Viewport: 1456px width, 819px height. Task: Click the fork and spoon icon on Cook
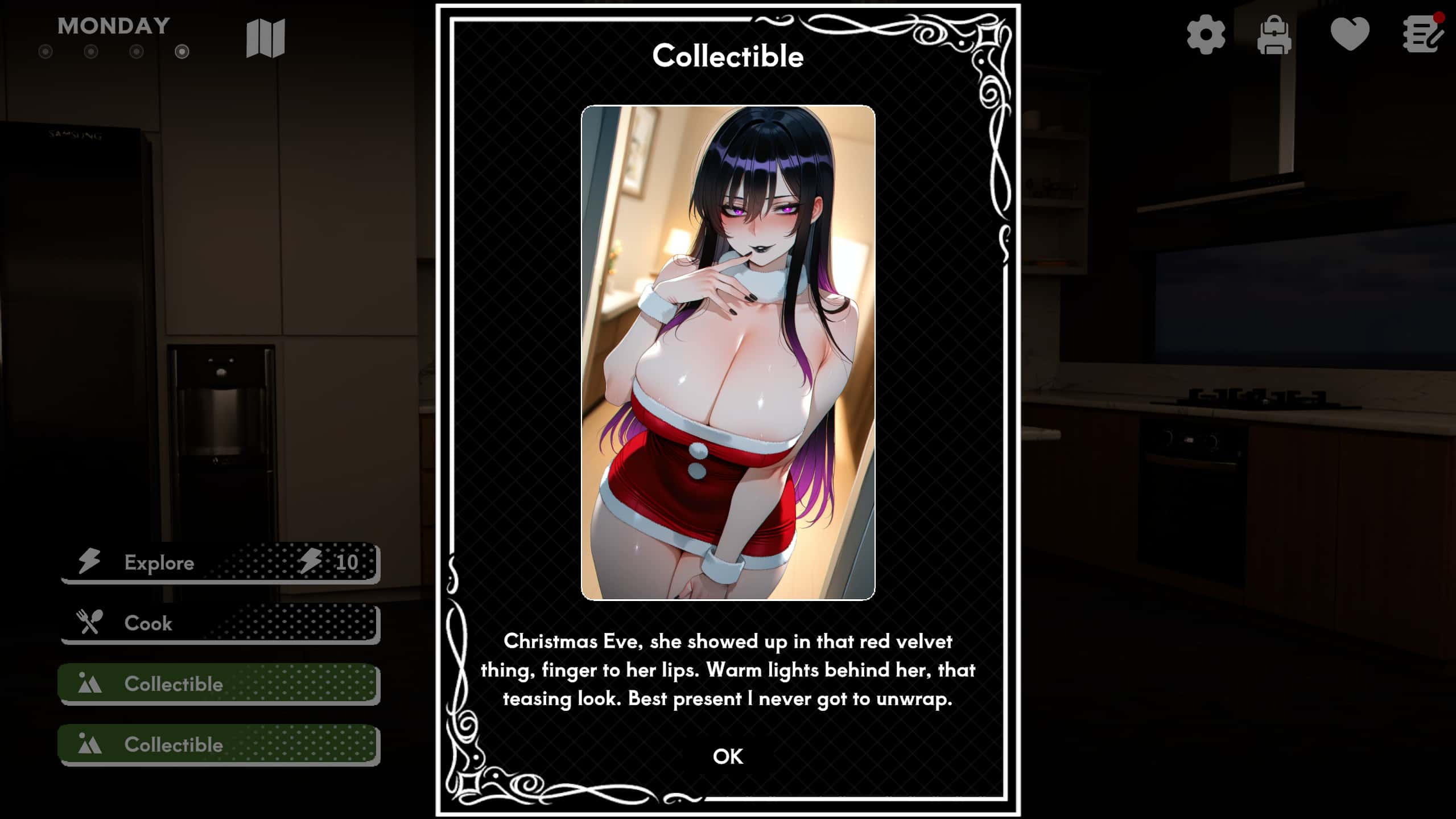tap(89, 623)
